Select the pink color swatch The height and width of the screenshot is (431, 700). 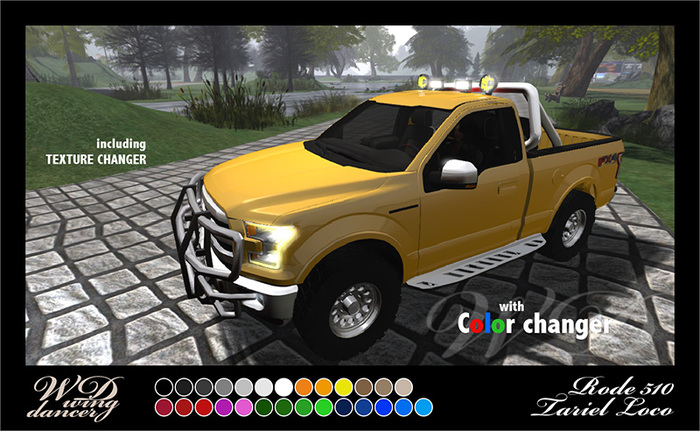point(244,407)
